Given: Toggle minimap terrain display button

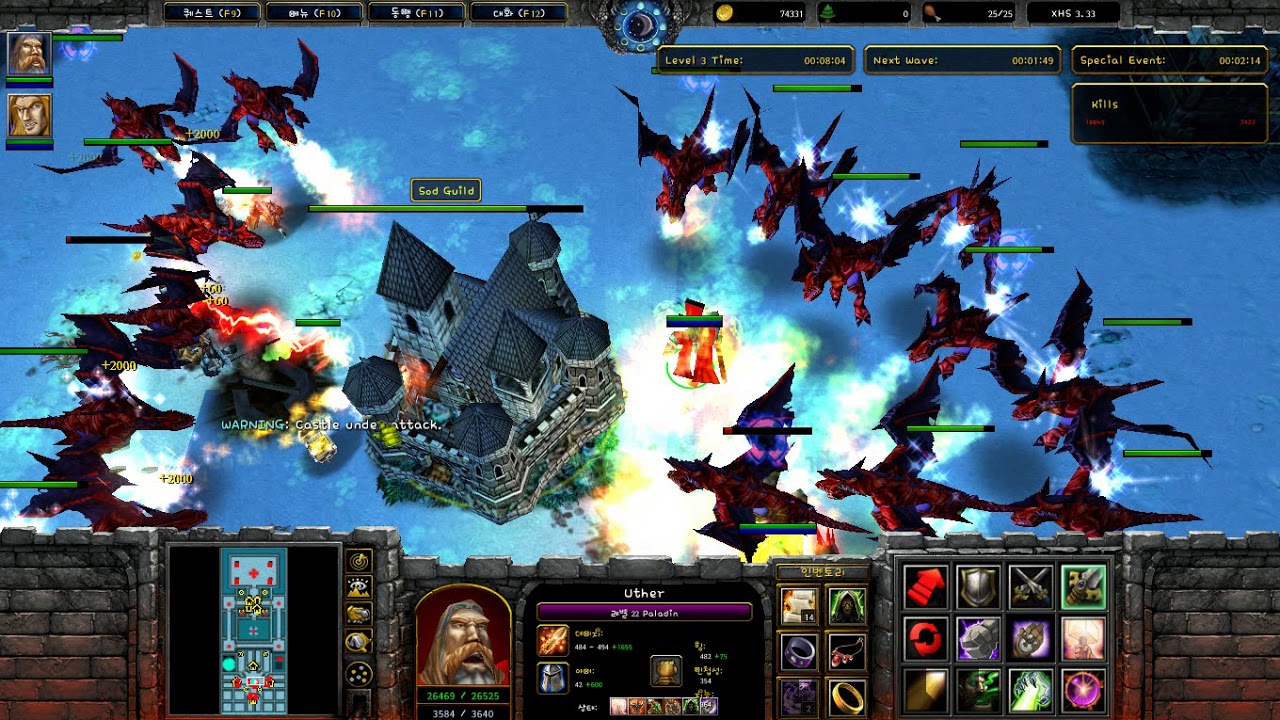Looking at the screenshot, I should (x=359, y=588).
